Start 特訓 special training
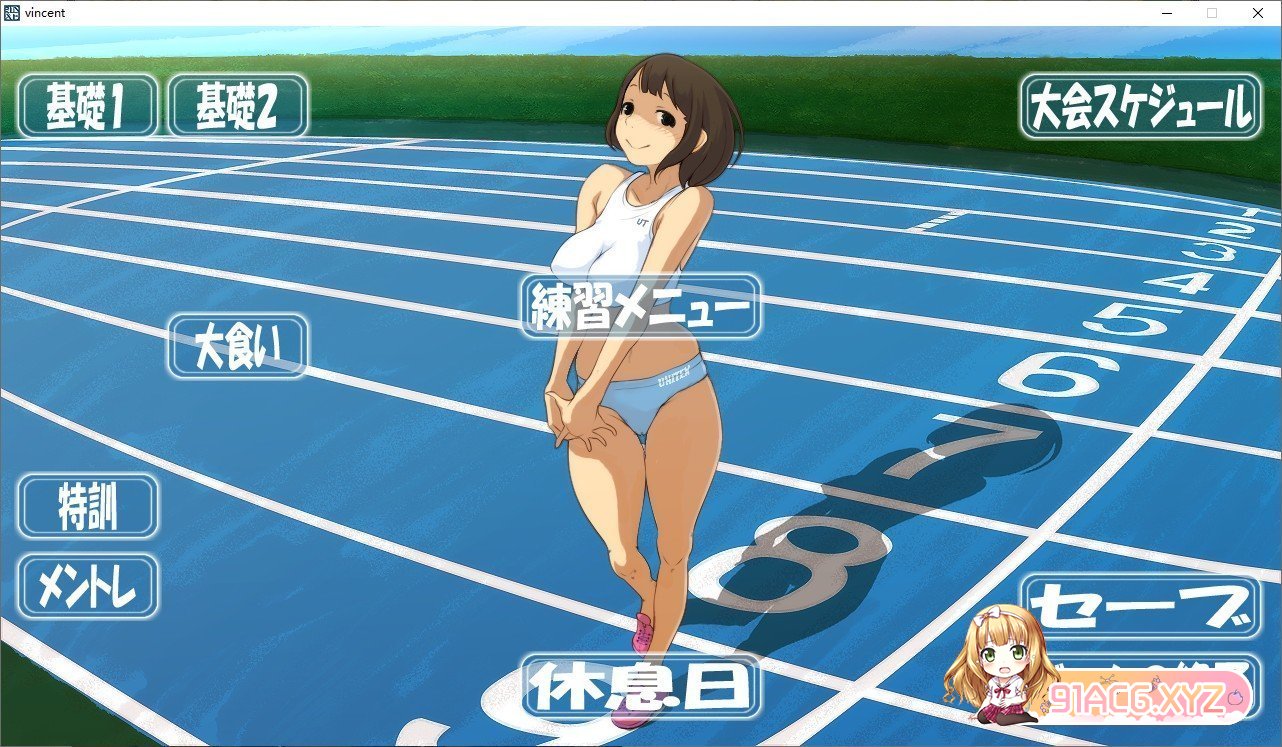1282x747 pixels. point(88,506)
